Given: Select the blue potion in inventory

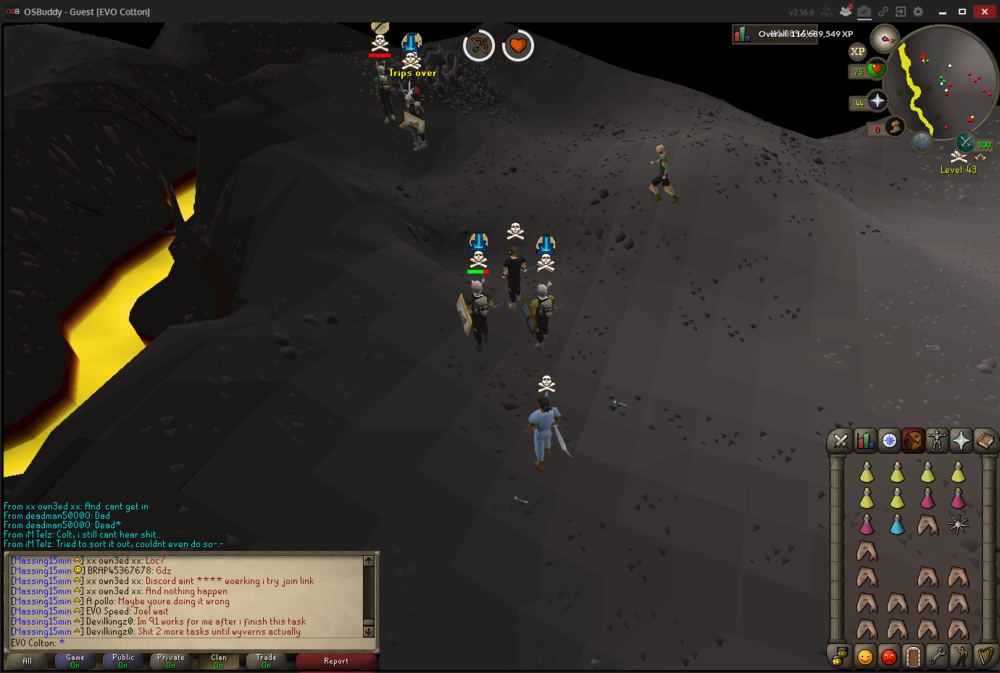Looking at the screenshot, I should [x=897, y=525].
